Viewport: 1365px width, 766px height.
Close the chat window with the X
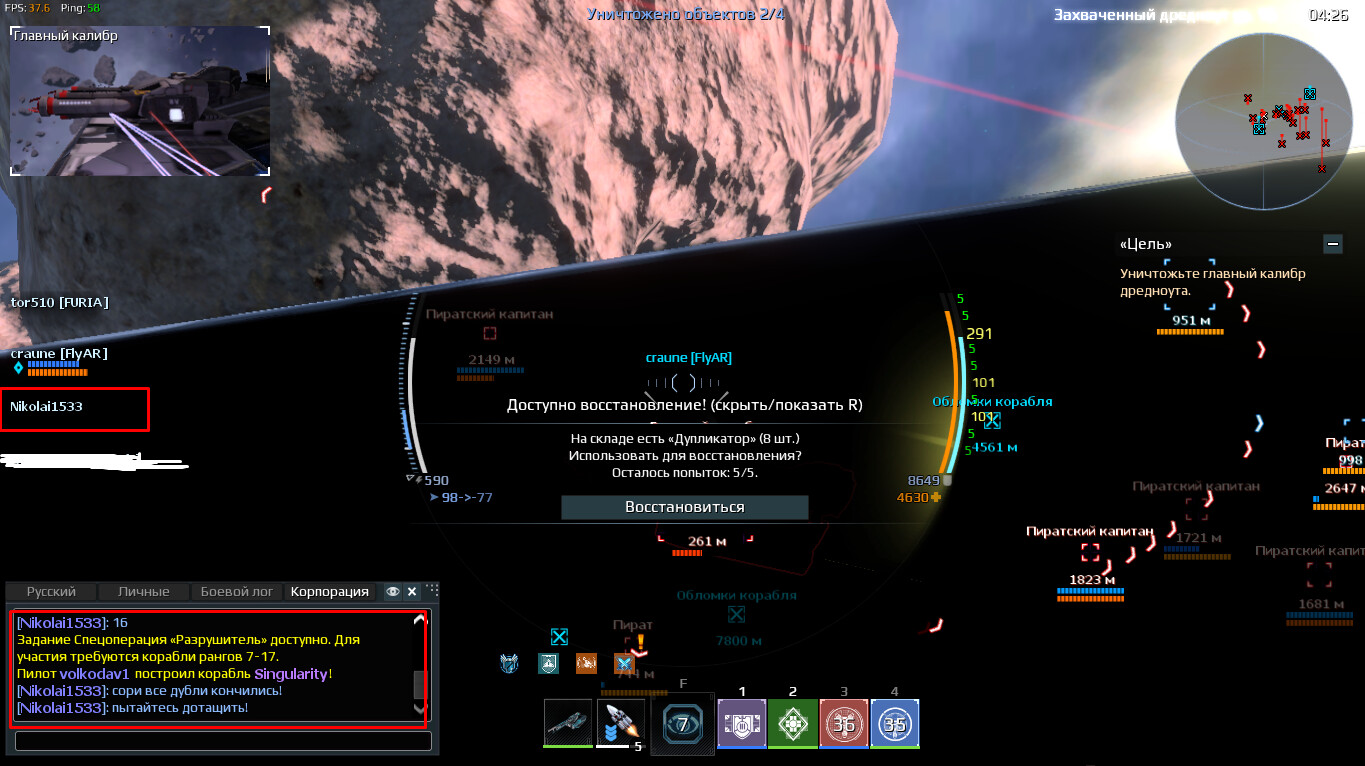click(411, 592)
